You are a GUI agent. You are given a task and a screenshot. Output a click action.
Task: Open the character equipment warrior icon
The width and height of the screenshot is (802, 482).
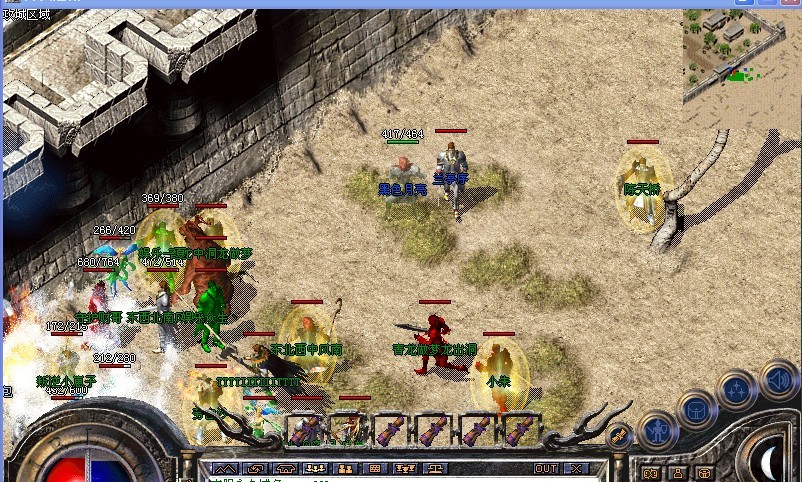(657, 430)
